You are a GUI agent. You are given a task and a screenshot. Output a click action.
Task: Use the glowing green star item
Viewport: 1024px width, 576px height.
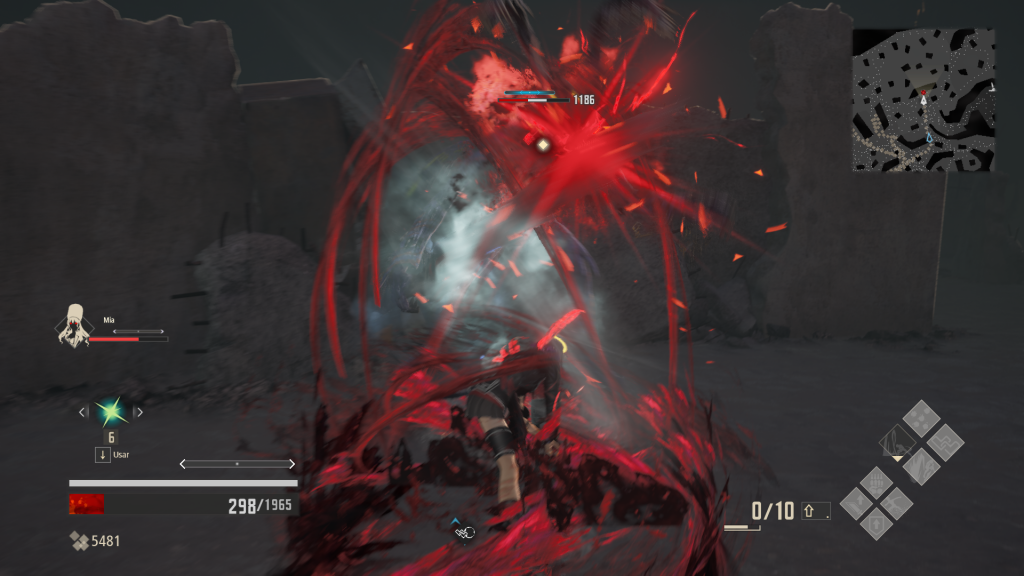click(x=111, y=411)
